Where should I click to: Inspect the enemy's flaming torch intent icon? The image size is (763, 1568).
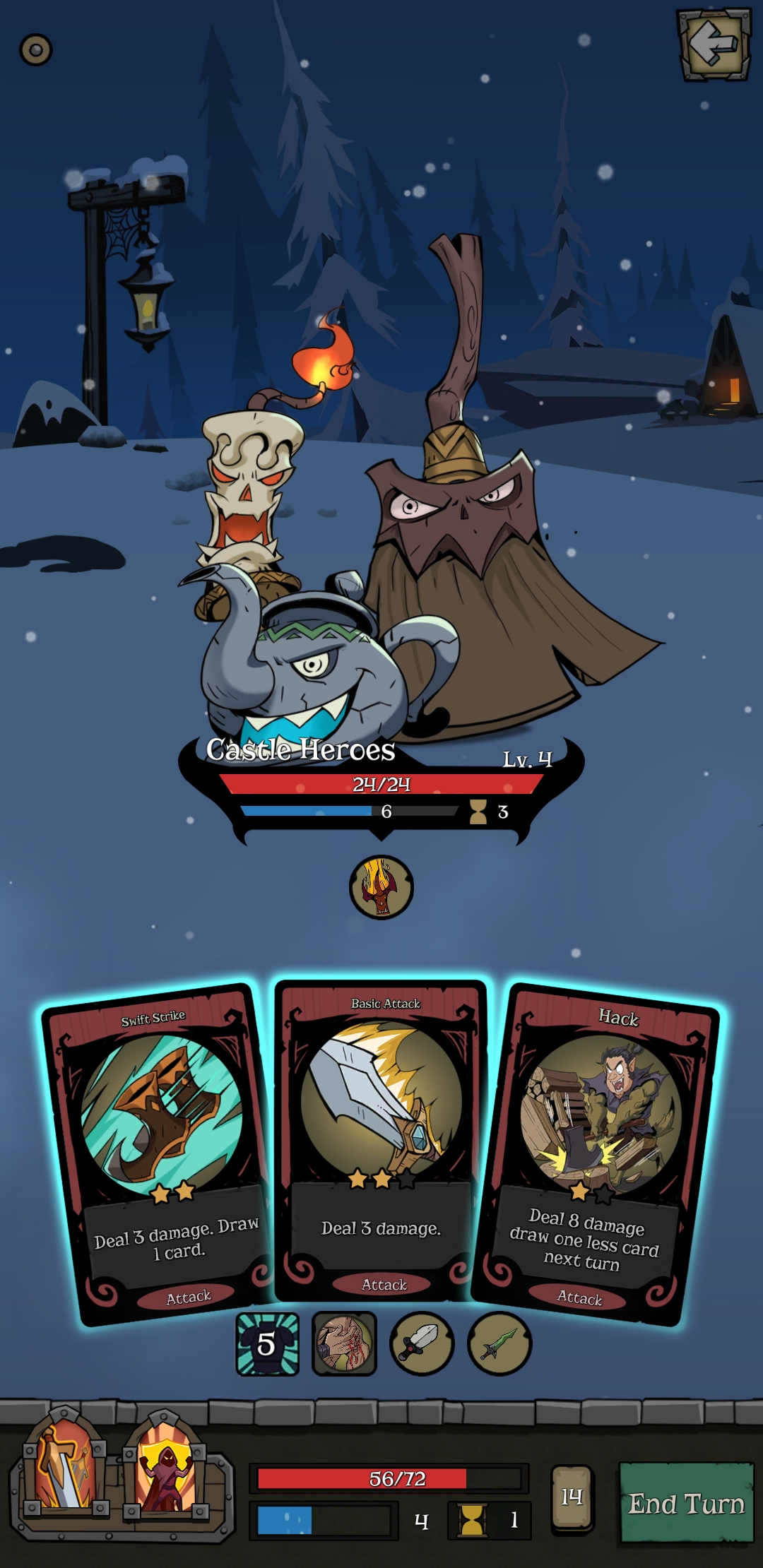(381, 887)
